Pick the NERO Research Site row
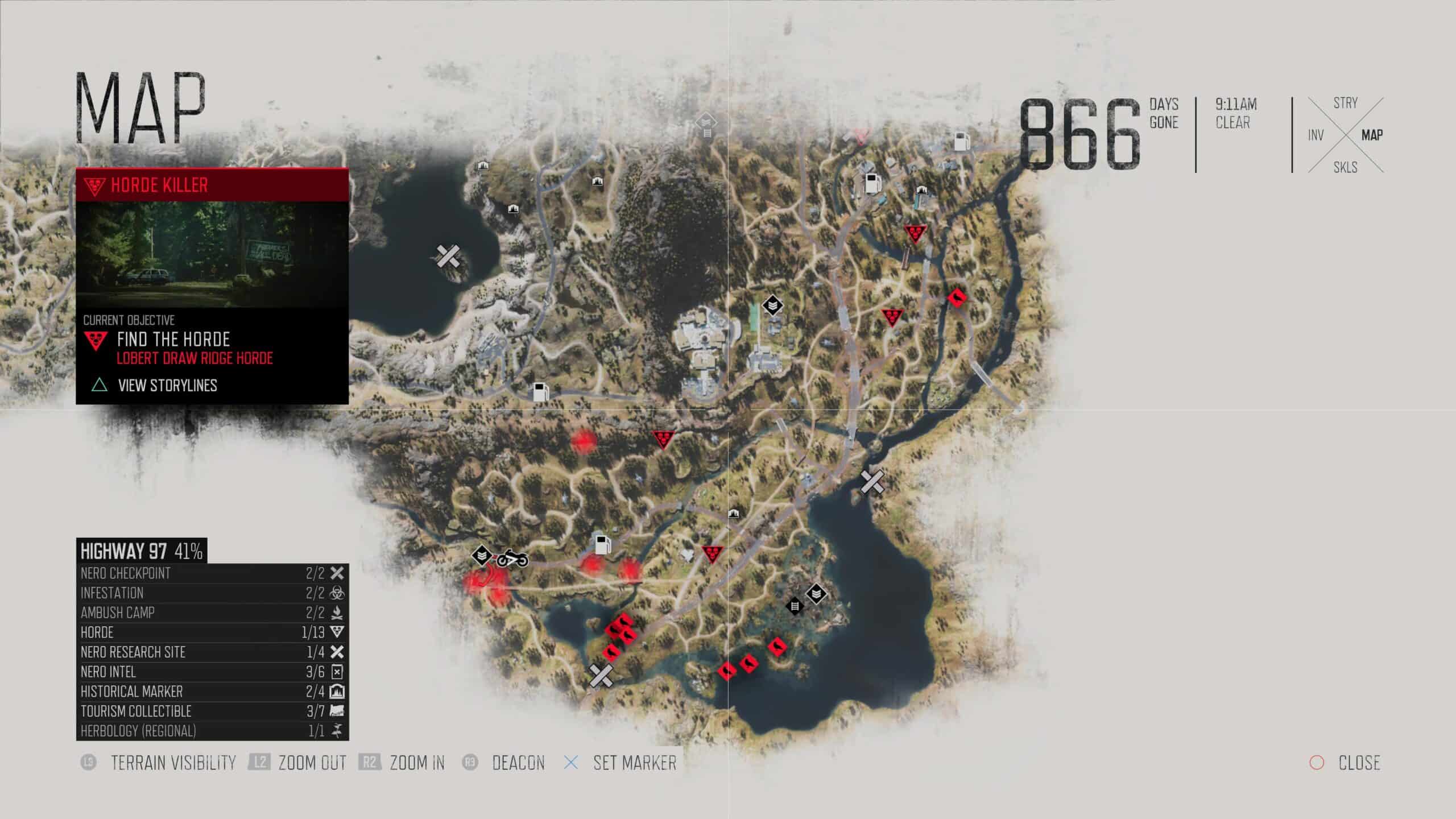1456x819 pixels. point(212,652)
